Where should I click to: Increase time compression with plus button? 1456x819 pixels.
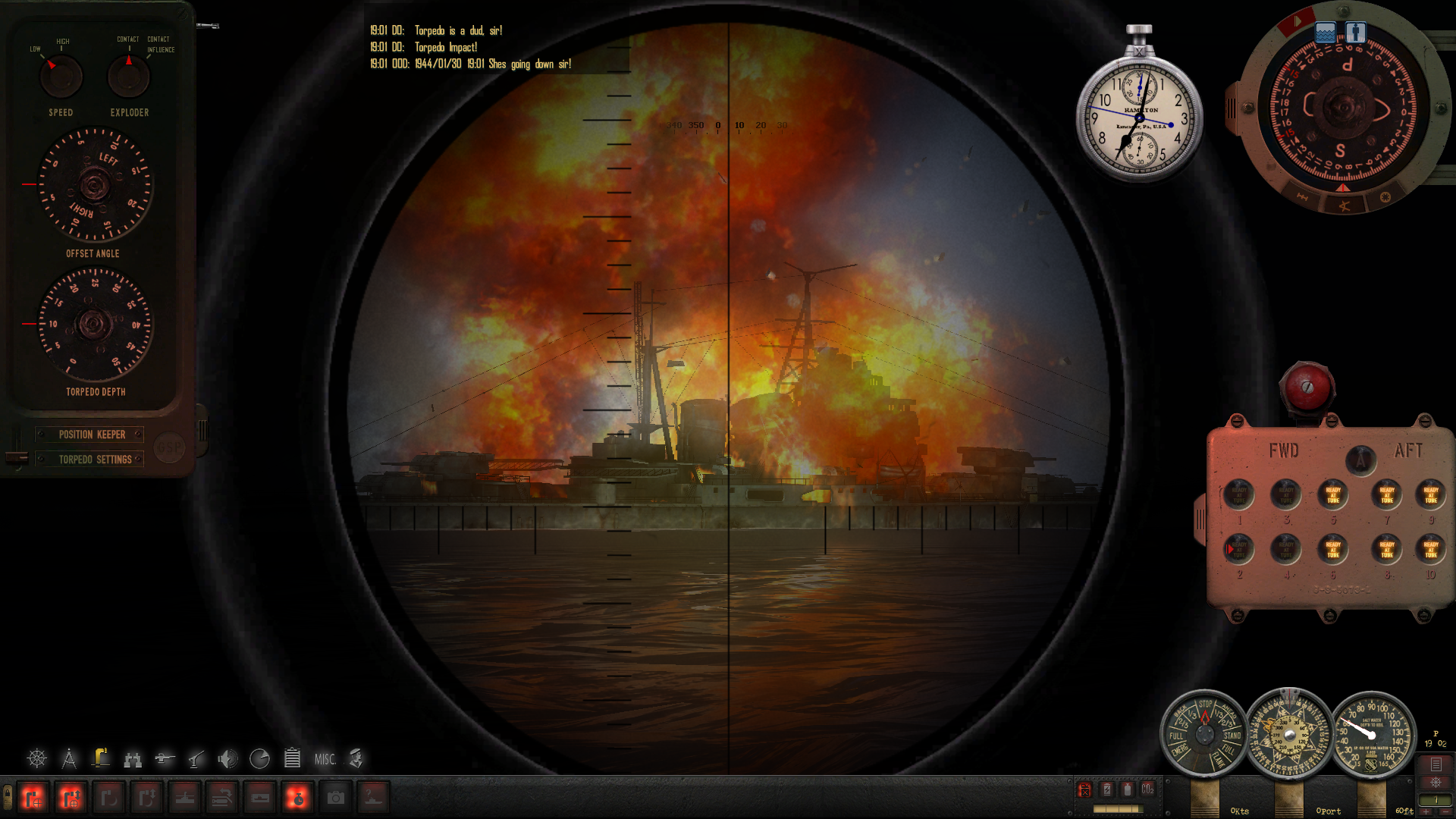pyautogui.click(x=1426, y=811)
